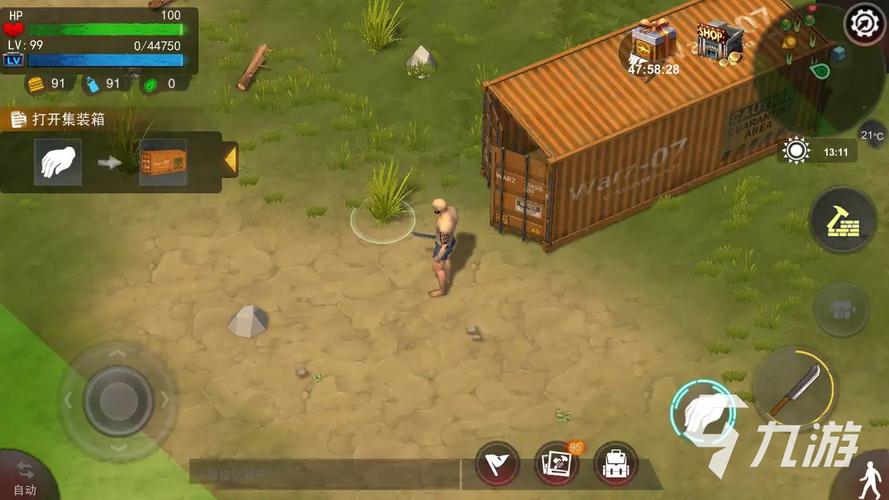Click the container icon in quest tracker
This screenshot has width=889, height=500.
163,161
